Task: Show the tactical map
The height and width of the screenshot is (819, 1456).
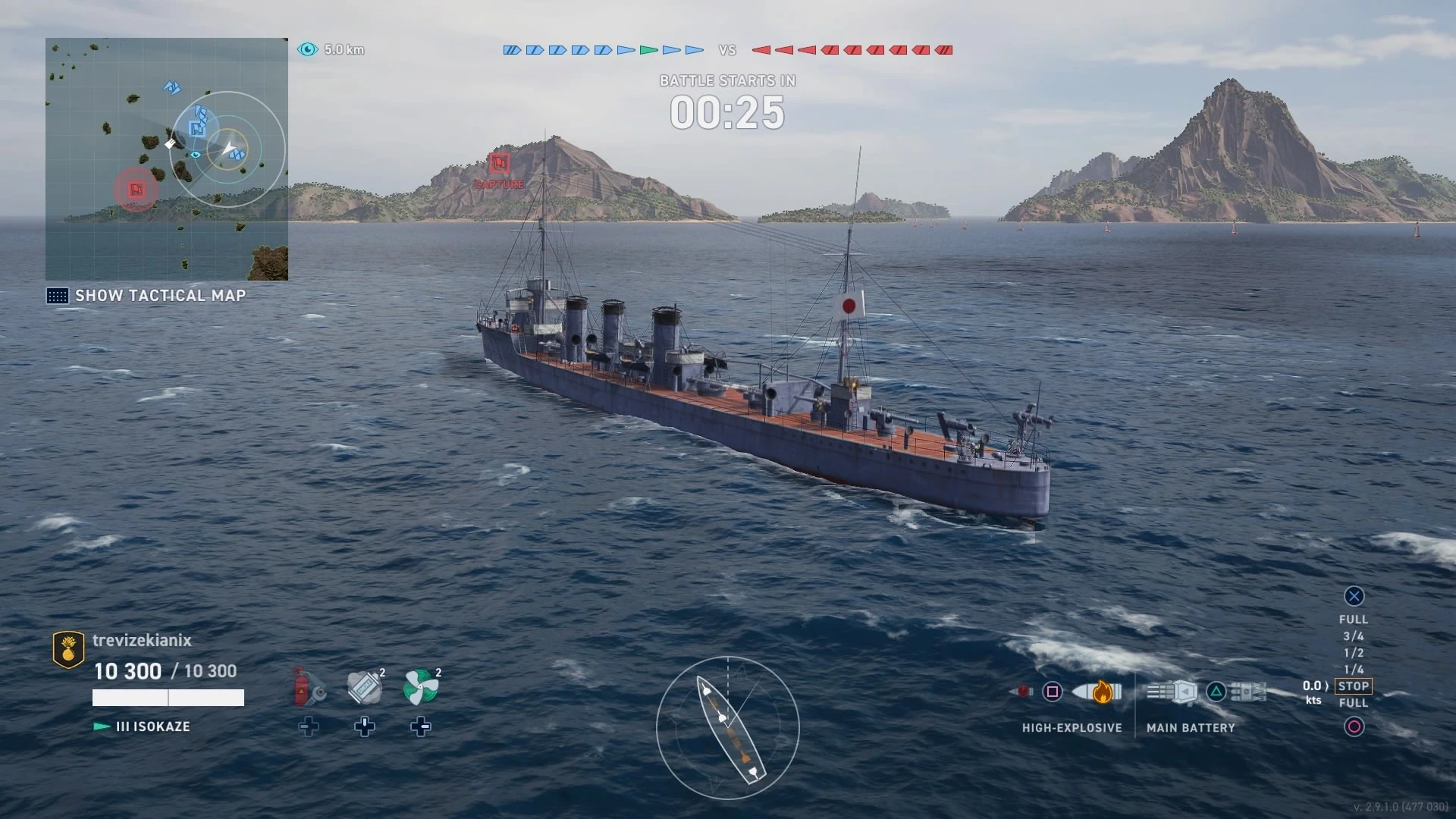Action: tap(146, 296)
